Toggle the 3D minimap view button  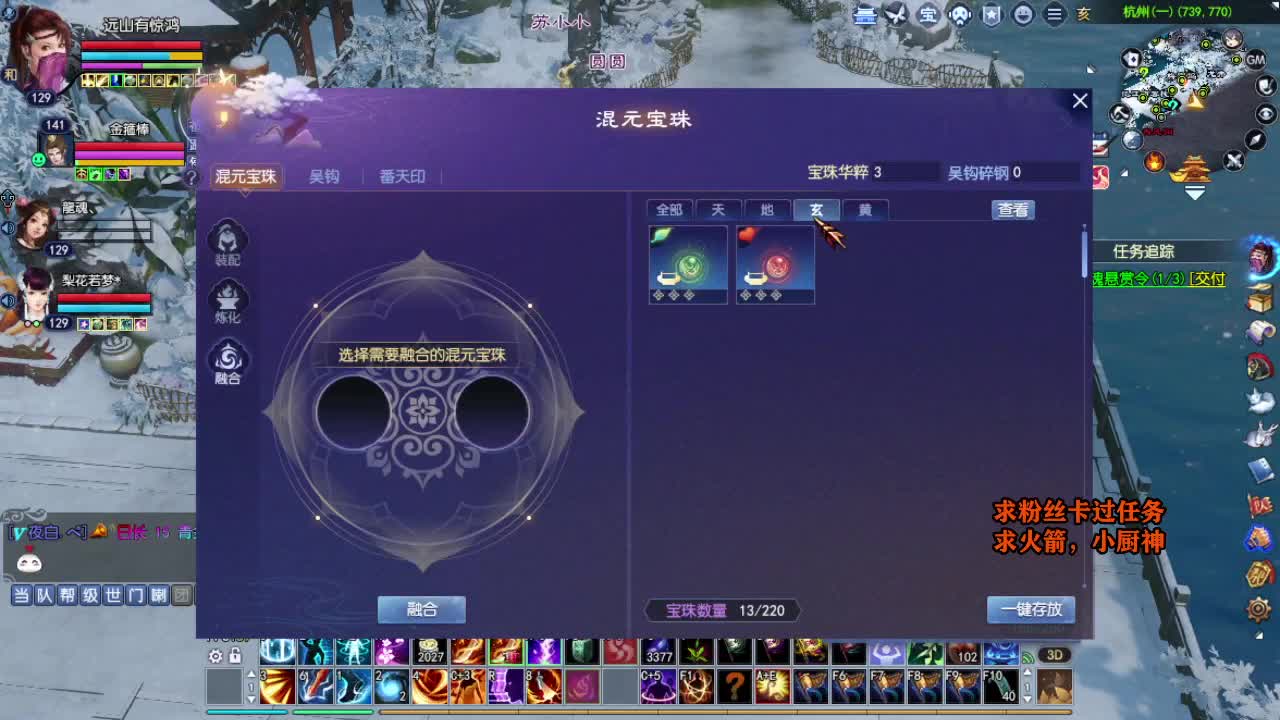[x=1054, y=655]
